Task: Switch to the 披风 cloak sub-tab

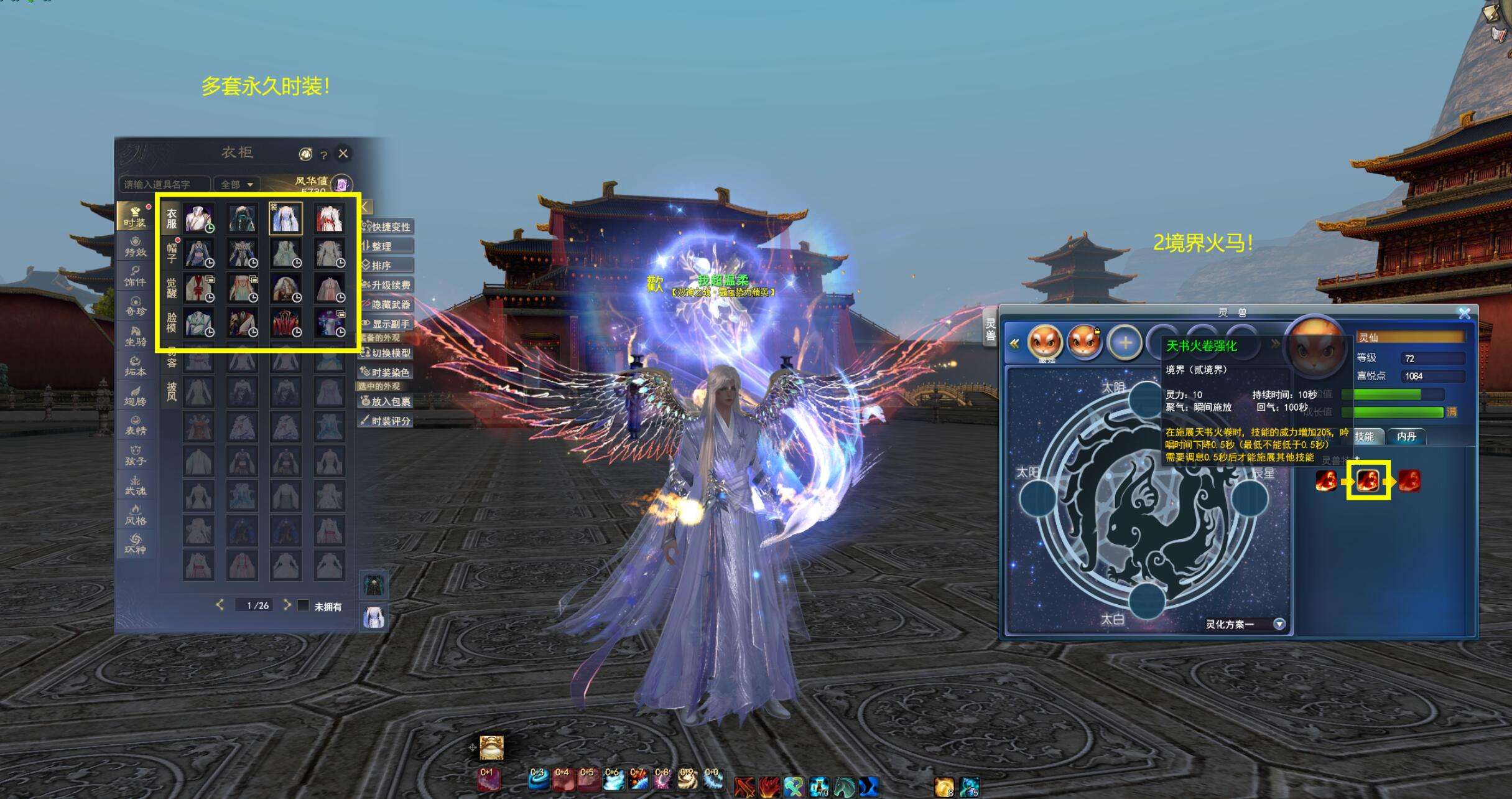Action: point(172,391)
